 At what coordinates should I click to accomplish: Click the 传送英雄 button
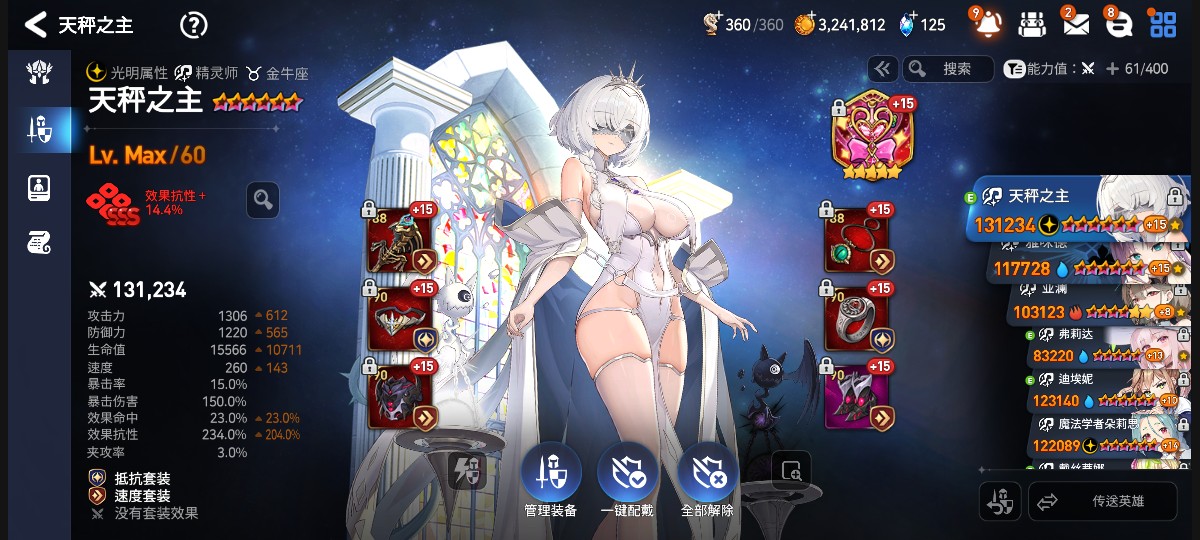(1103, 502)
